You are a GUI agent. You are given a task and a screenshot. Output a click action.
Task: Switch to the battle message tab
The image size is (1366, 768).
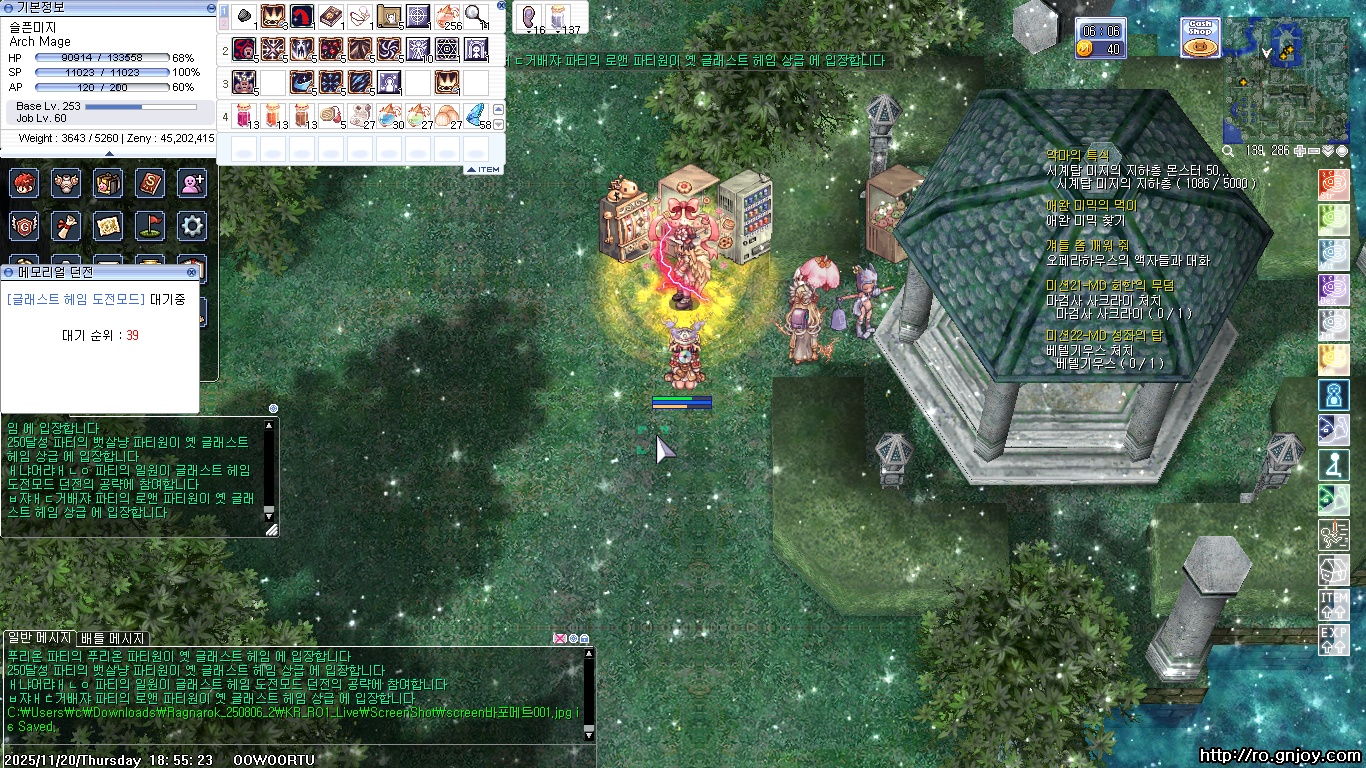point(113,638)
